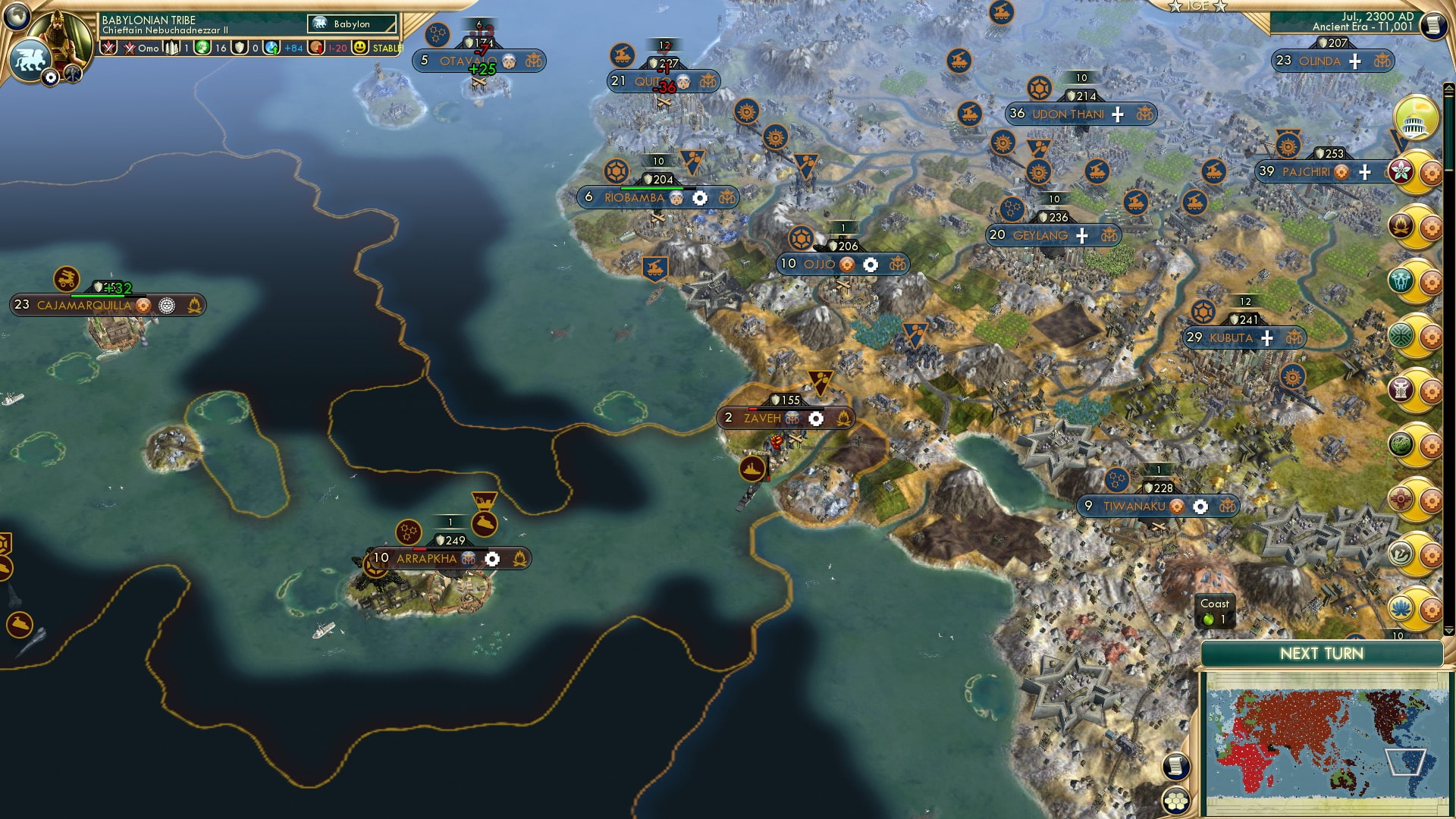Click the winged lion Babylon emblem
This screenshot has width=1456, height=819.
click(29, 59)
